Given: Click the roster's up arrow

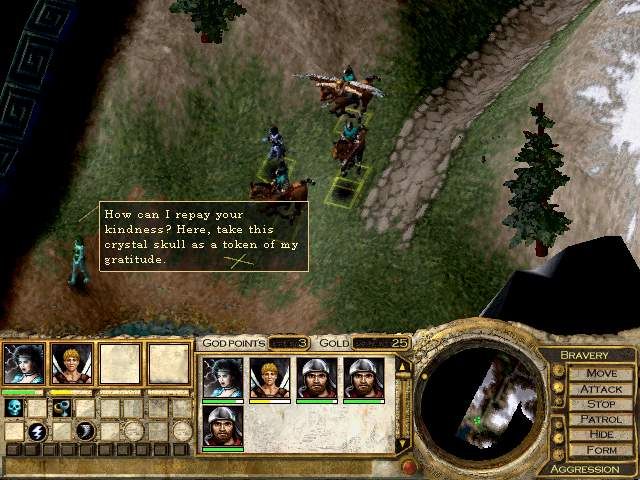Looking at the screenshot, I should pyautogui.click(x=404, y=367).
